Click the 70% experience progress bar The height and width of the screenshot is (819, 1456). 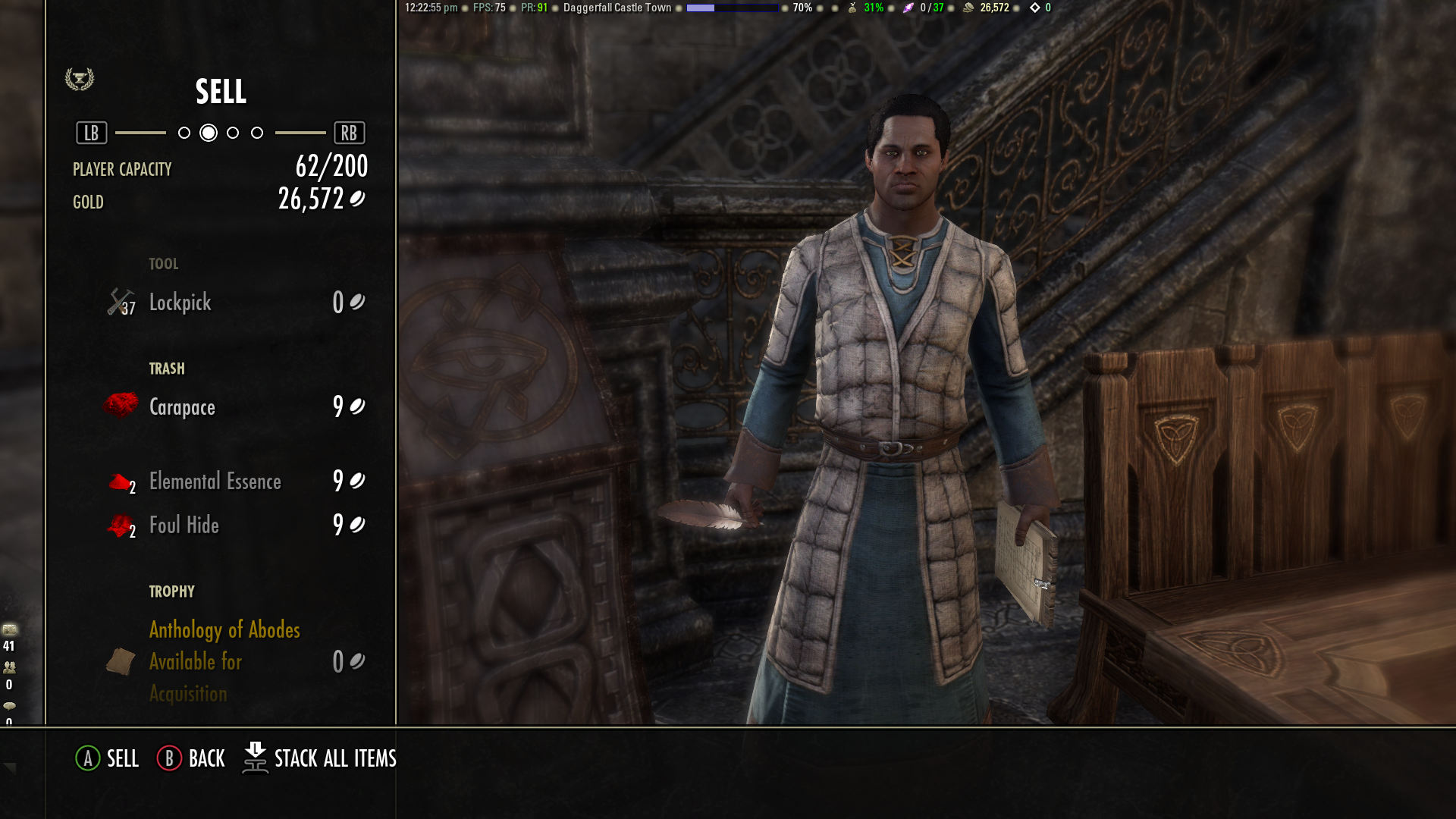[734, 8]
